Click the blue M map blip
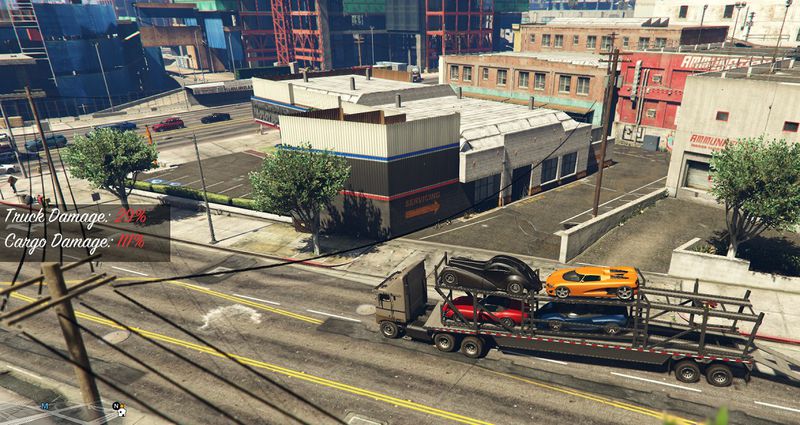 [45, 406]
